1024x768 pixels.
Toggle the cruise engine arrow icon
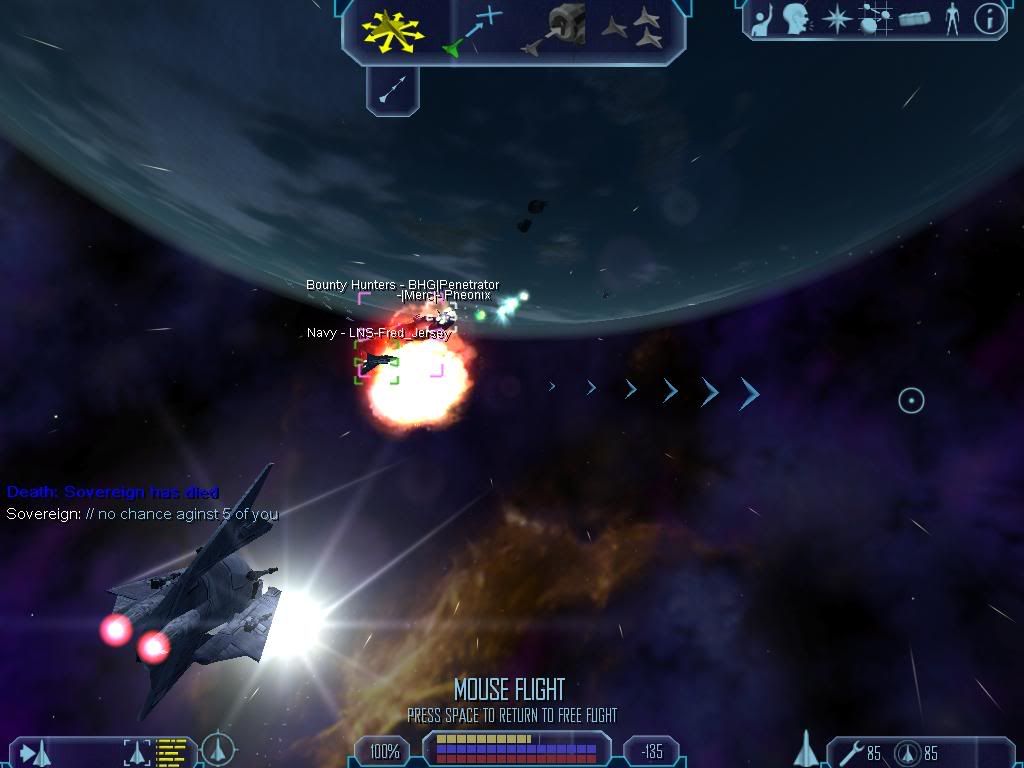392,91
